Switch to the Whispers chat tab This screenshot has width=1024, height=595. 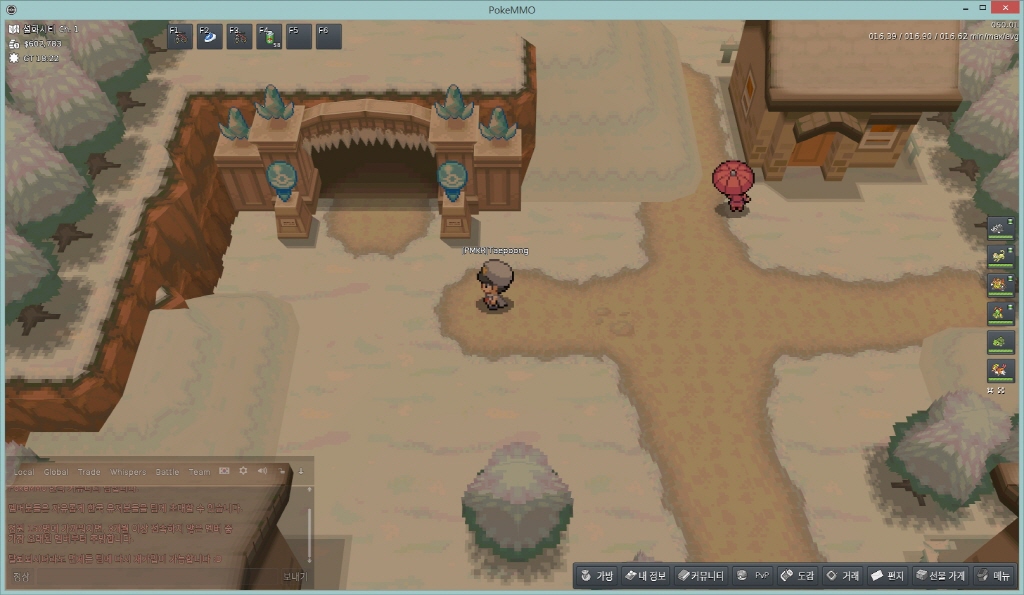(128, 471)
